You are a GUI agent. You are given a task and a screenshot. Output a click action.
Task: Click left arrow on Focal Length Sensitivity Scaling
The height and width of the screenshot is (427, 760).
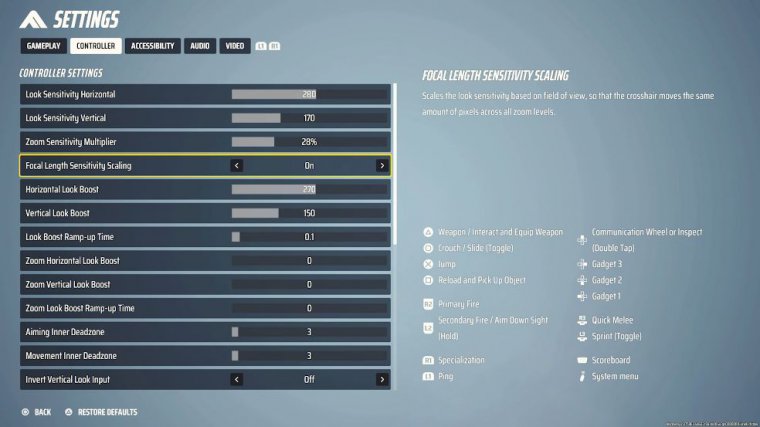237,166
